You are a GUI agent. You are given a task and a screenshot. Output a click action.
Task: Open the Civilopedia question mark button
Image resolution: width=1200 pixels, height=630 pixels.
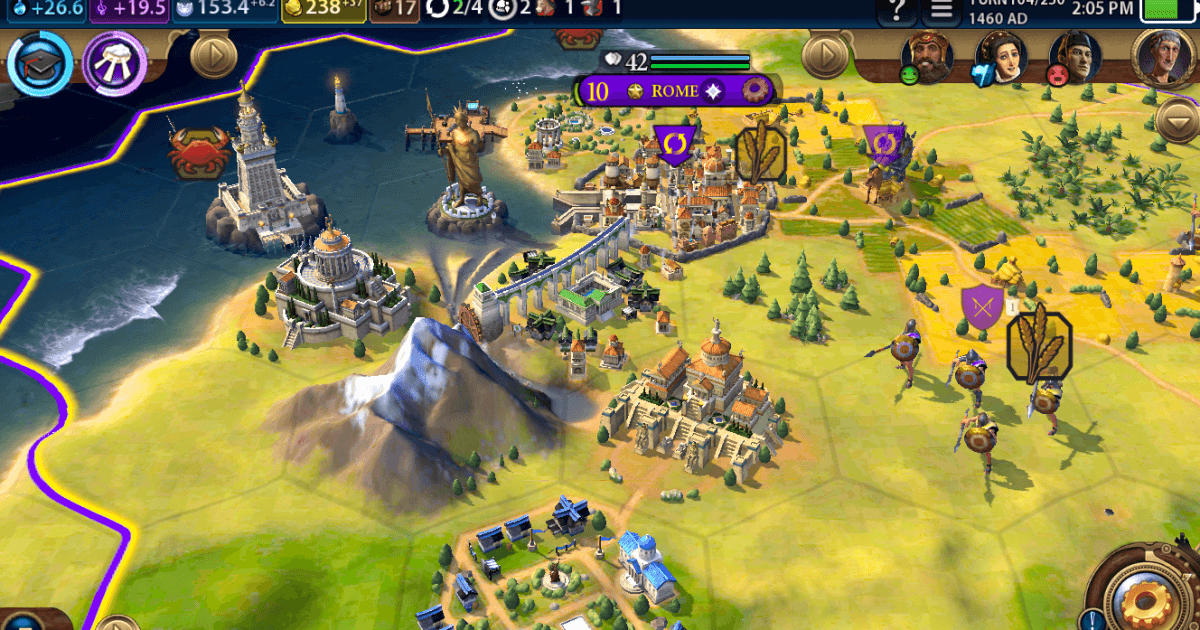(895, 11)
